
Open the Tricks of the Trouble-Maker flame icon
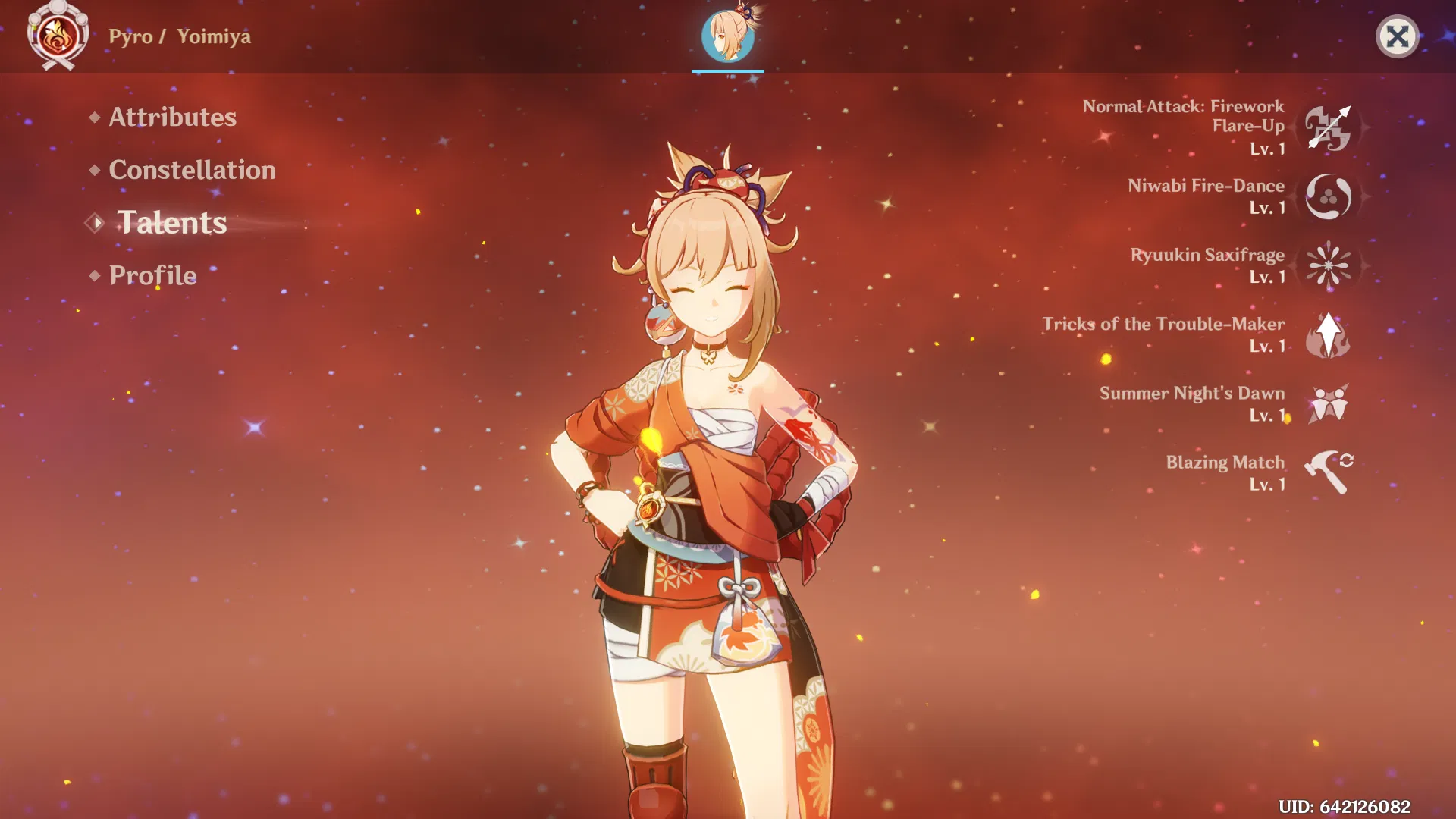pyautogui.click(x=1330, y=334)
